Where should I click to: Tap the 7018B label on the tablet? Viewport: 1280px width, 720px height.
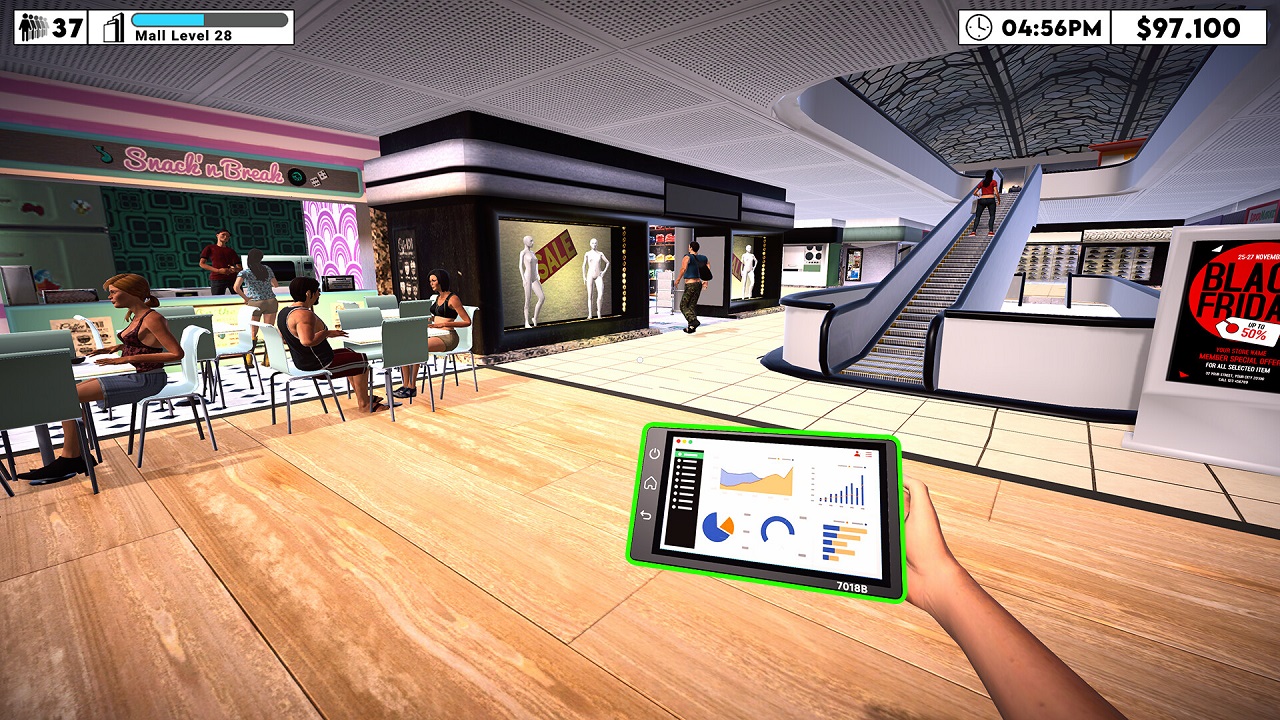point(852,587)
